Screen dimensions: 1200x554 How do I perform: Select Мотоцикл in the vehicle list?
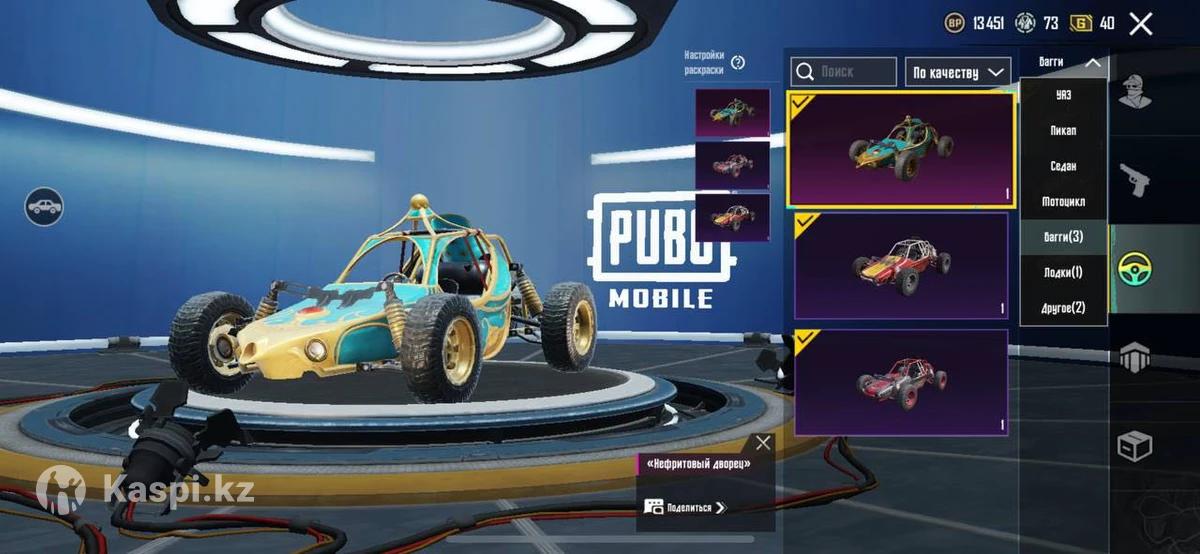[1063, 202]
